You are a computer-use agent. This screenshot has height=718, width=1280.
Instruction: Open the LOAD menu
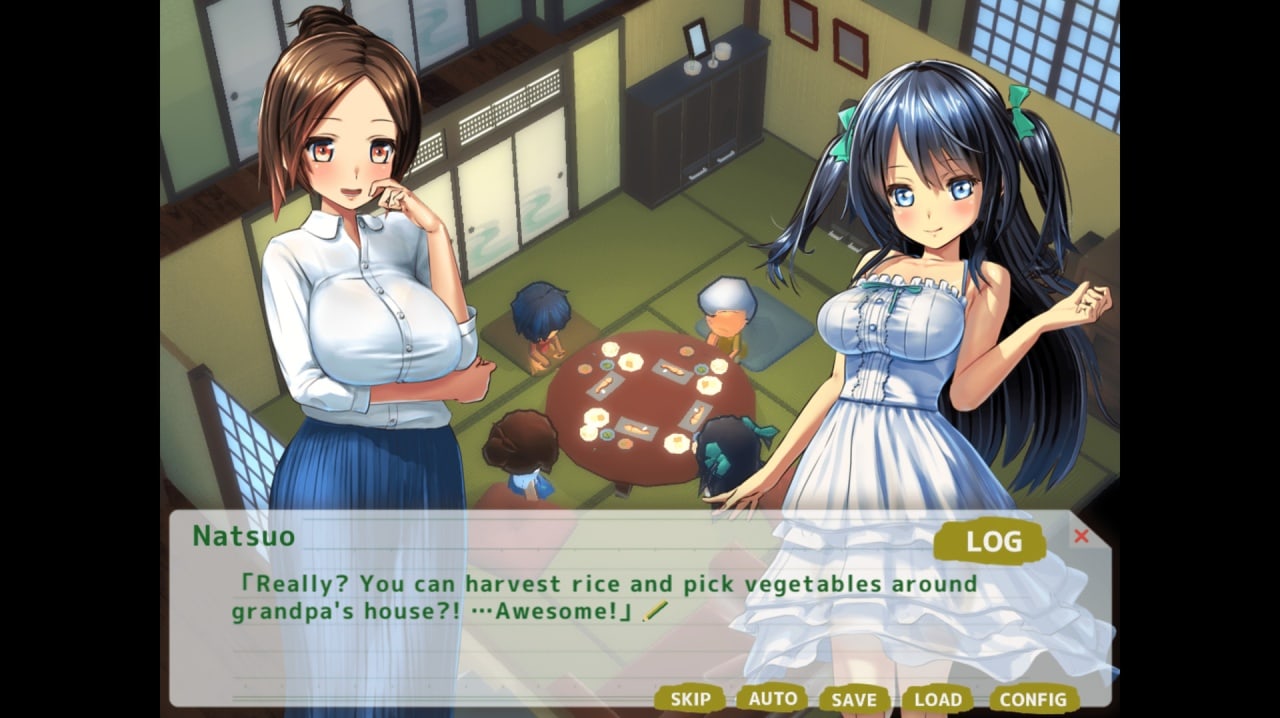(x=938, y=700)
